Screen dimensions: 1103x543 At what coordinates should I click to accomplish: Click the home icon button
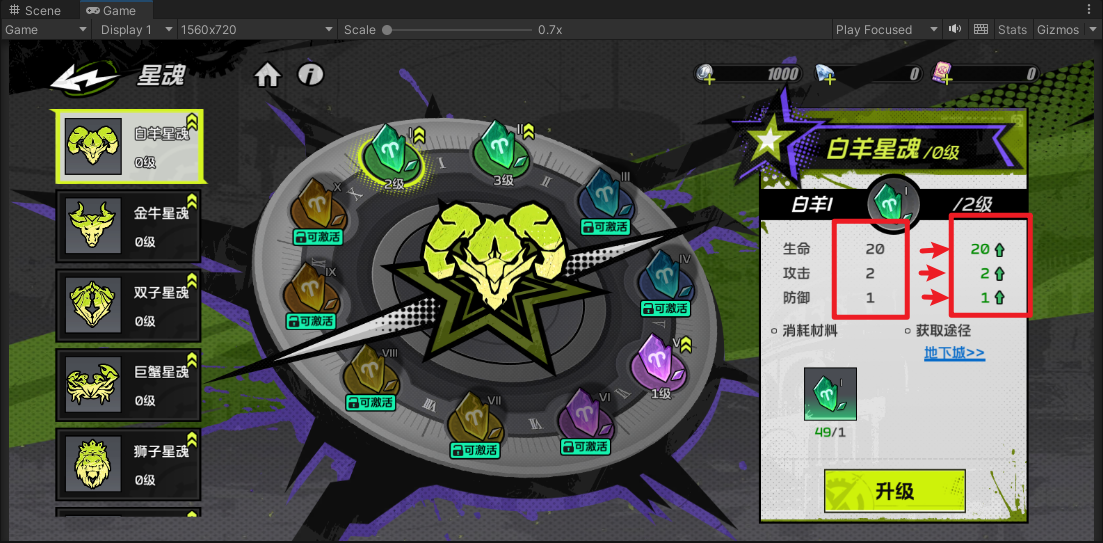[x=267, y=75]
